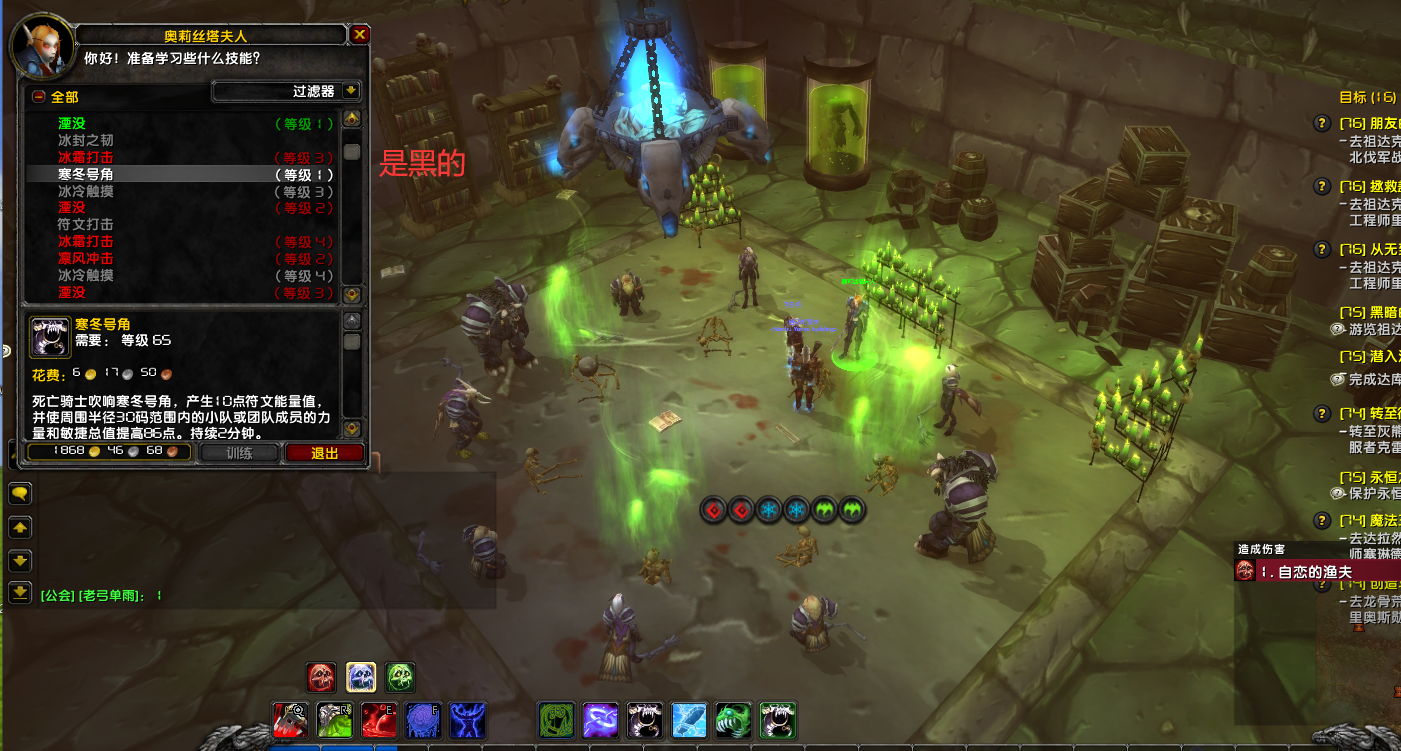Select 冰封之韧 in the skill list
The height and width of the screenshot is (751, 1401).
(x=86, y=141)
